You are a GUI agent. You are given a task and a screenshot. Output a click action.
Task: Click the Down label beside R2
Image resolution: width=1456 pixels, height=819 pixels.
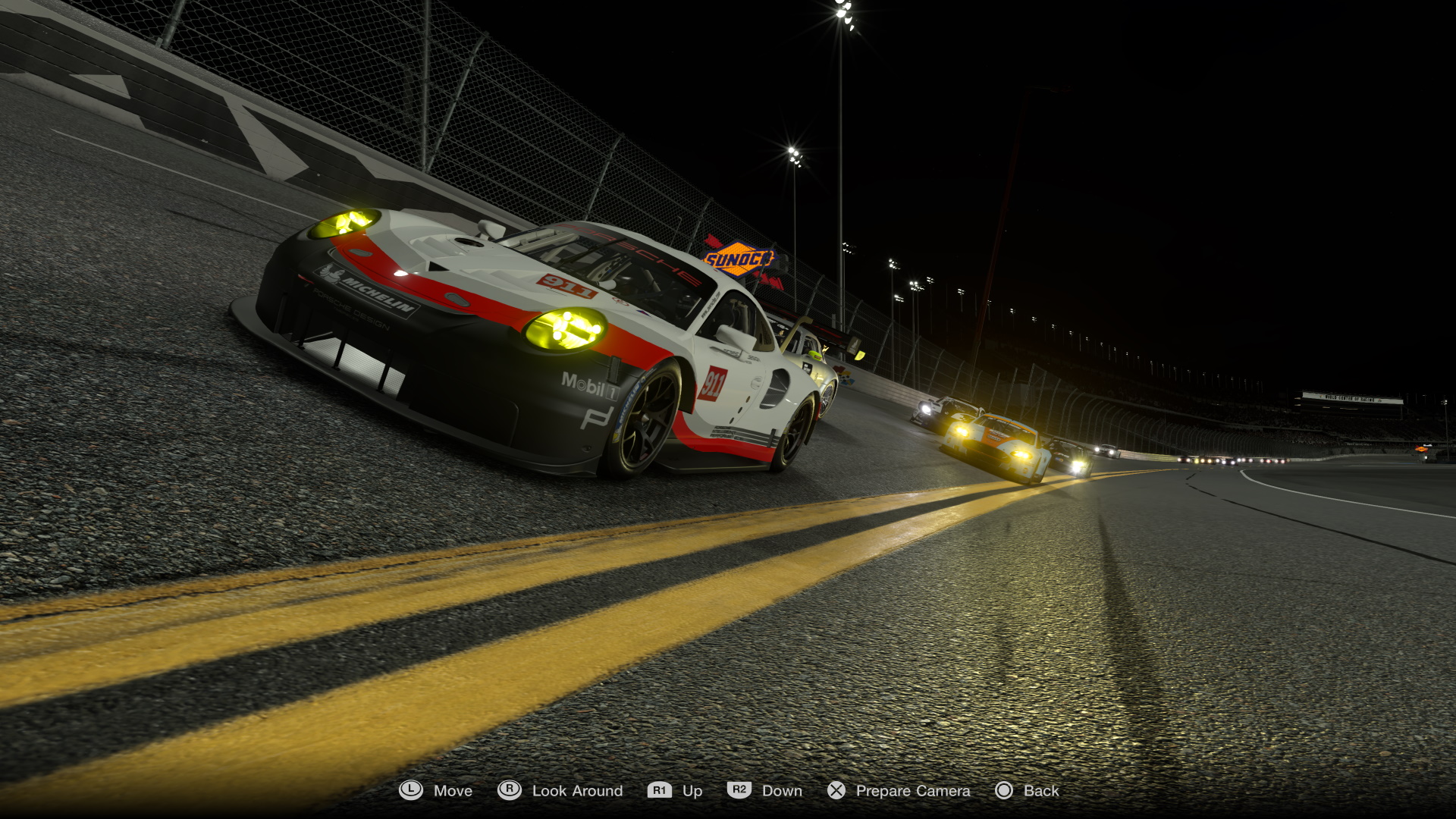pyautogui.click(x=782, y=790)
